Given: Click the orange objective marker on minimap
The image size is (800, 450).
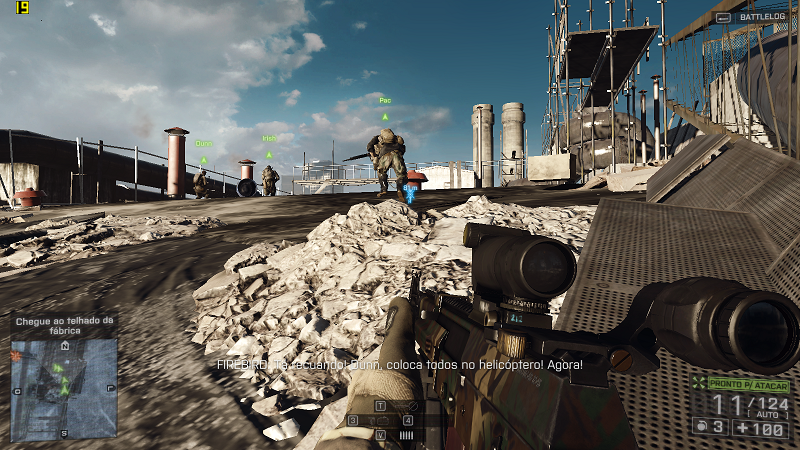Looking at the screenshot, I should click(x=17, y=355).
